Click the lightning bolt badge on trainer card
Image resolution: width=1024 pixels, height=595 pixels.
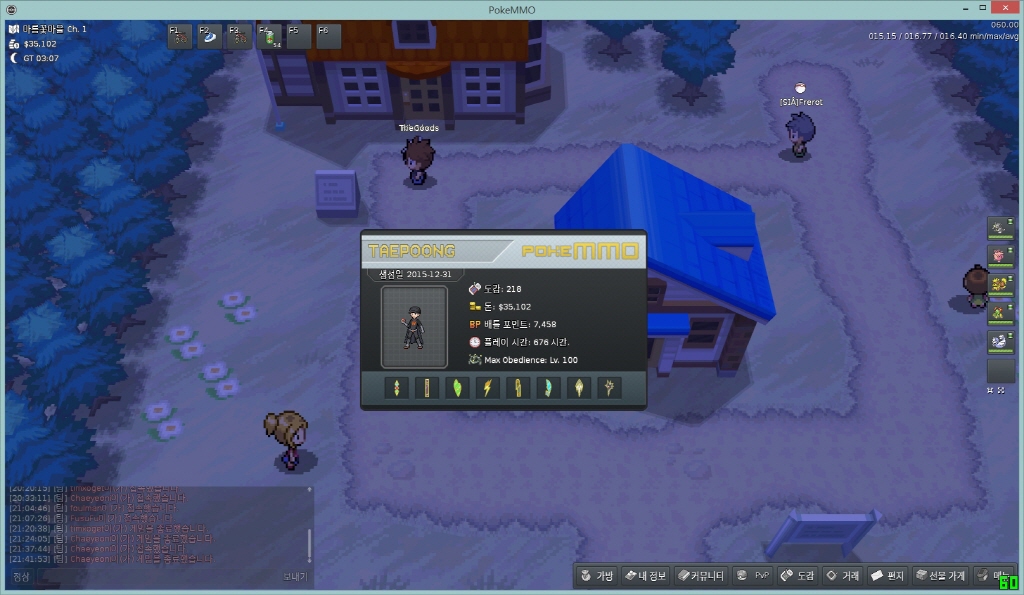tap(487, 388)
